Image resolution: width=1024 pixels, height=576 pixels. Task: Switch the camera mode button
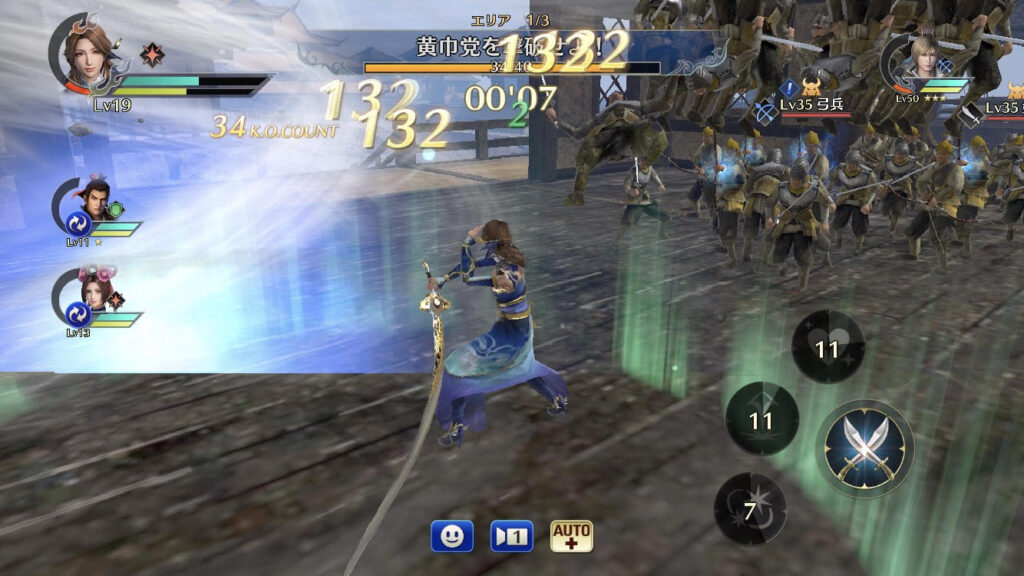click(x=512, y=536)
